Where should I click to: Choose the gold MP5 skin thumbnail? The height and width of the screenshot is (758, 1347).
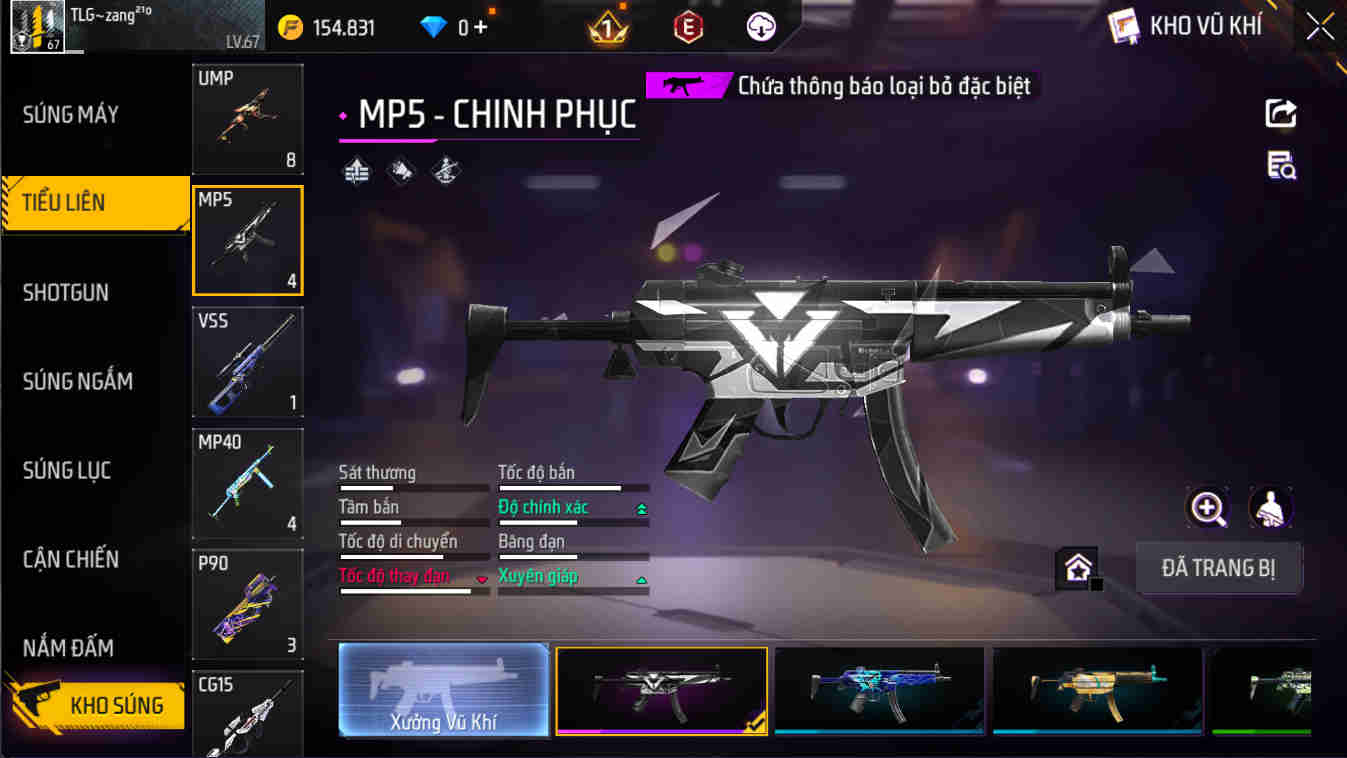click(1097, 691)
